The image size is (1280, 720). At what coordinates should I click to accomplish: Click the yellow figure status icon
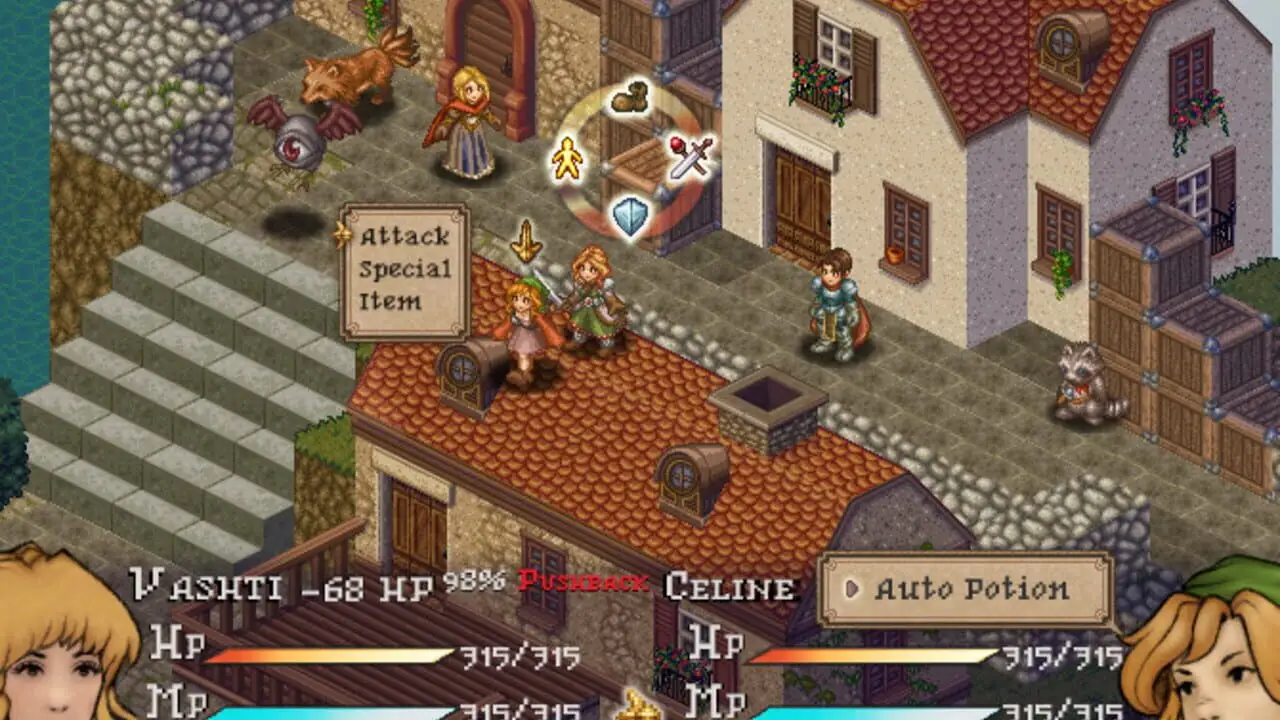click(567, 158)
